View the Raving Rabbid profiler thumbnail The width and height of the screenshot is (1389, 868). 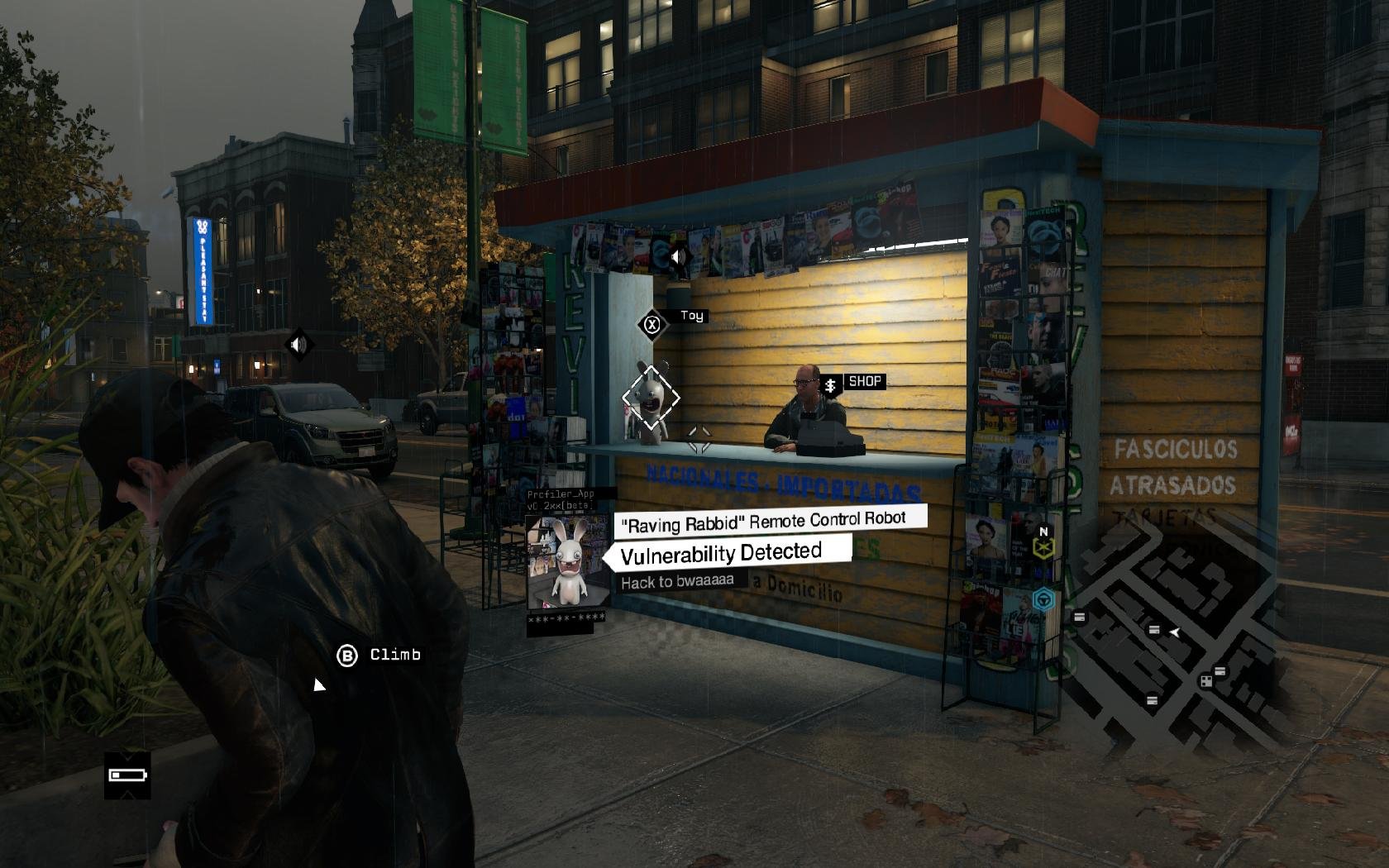(x=568, y=564)
